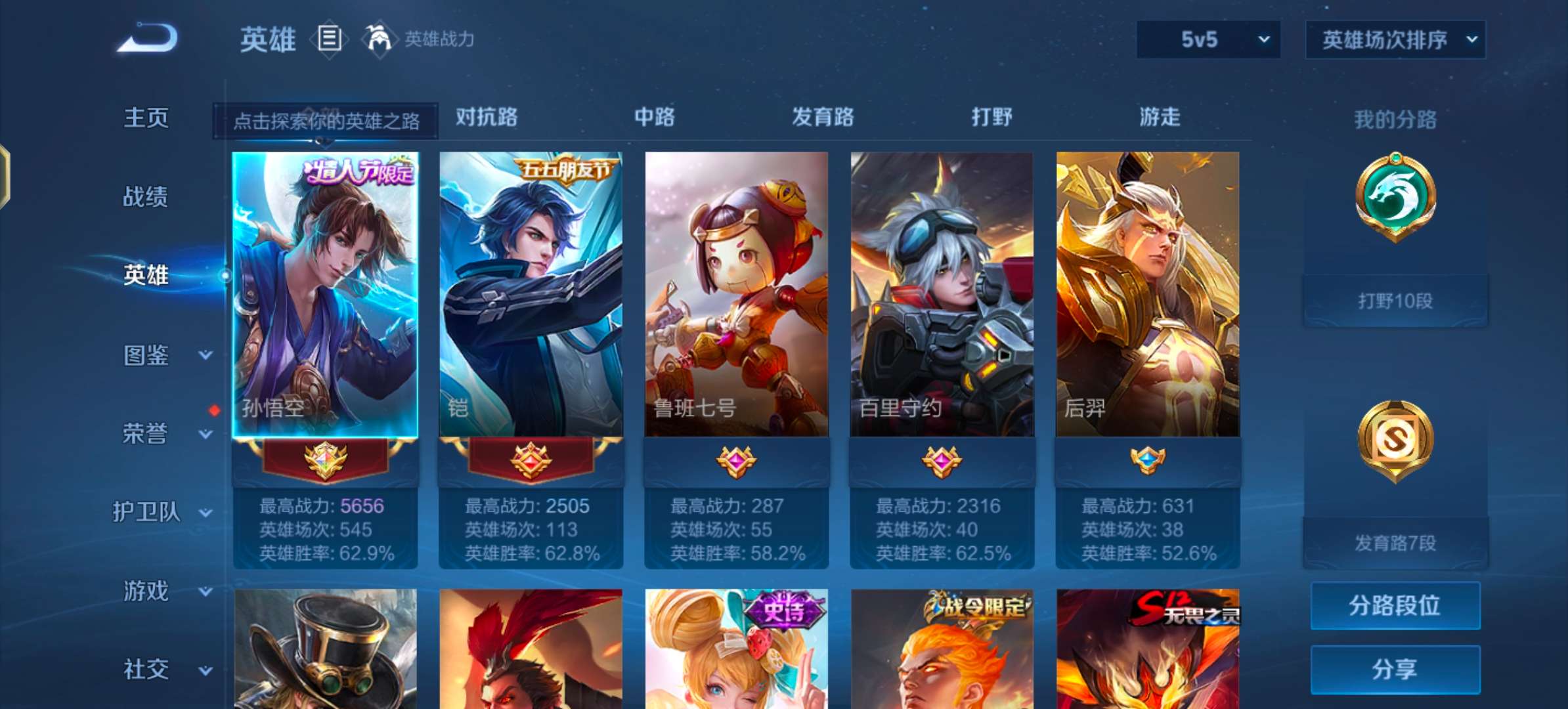Switch to the 打野 lane tab

click(991, 118)
